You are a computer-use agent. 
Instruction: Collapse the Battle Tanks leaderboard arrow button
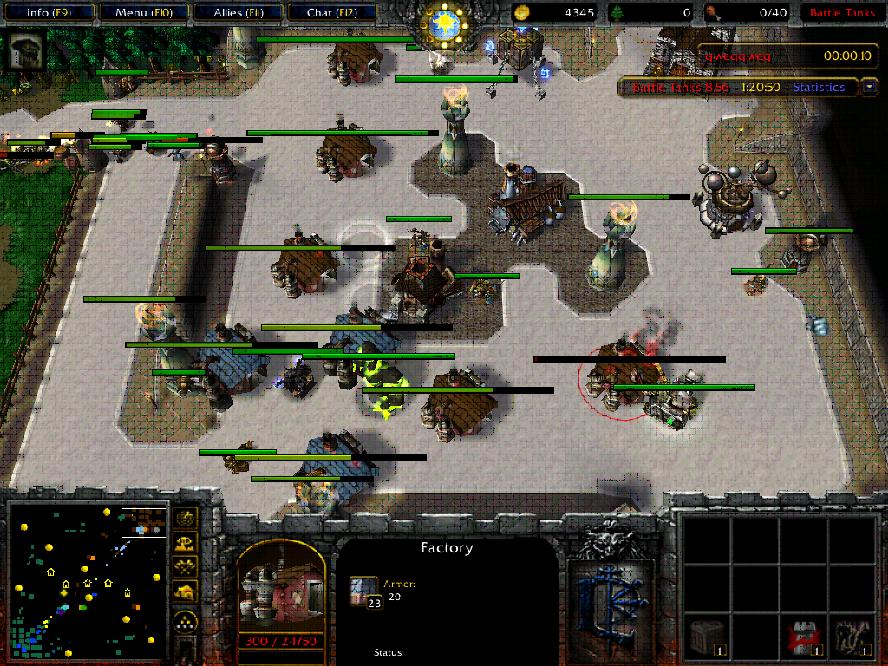tap(869, 87)
